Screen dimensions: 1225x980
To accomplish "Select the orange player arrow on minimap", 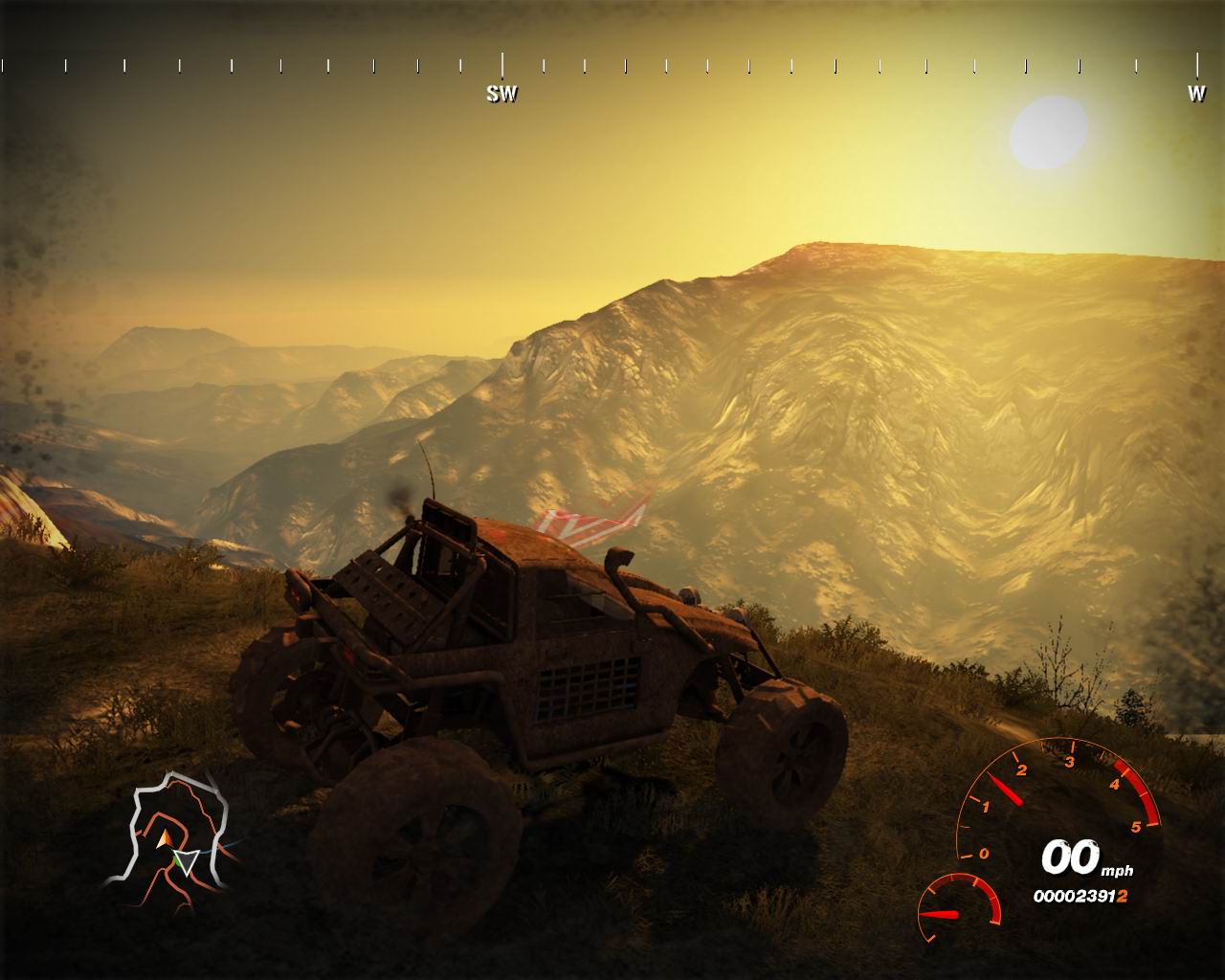I will pyautogui.click(x=165, y=838).
